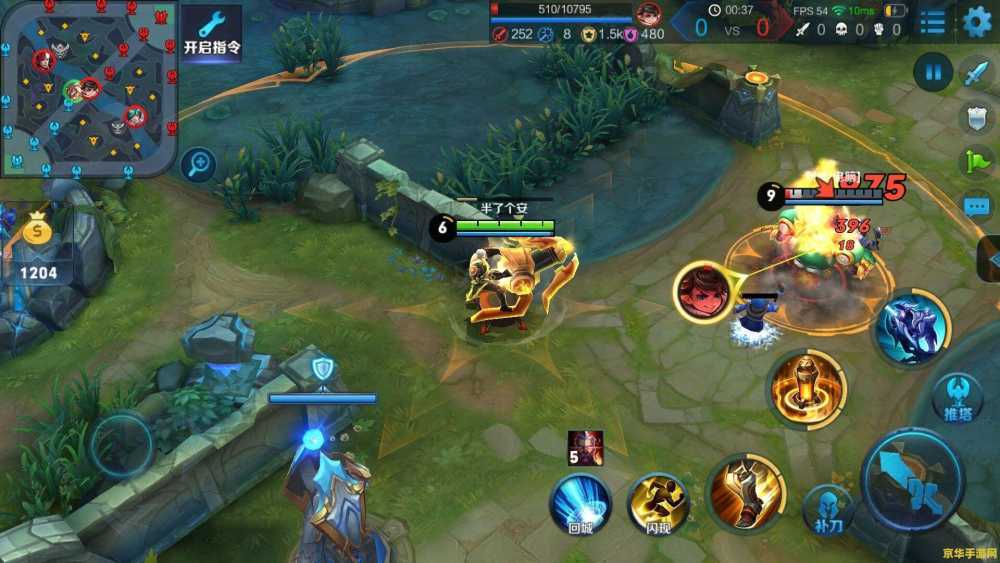Click the magnifier button beside the minimap
Screen dimensions: 1000x563
tap(199, 164)
